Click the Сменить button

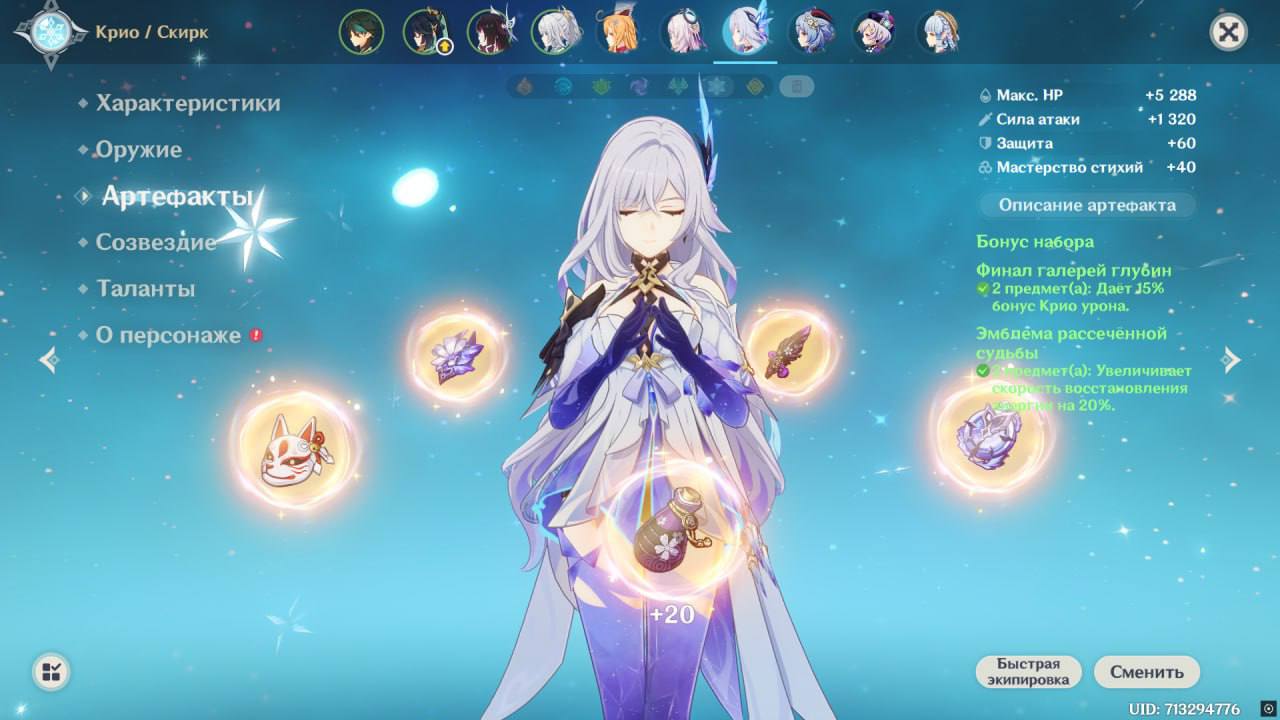1146,672
